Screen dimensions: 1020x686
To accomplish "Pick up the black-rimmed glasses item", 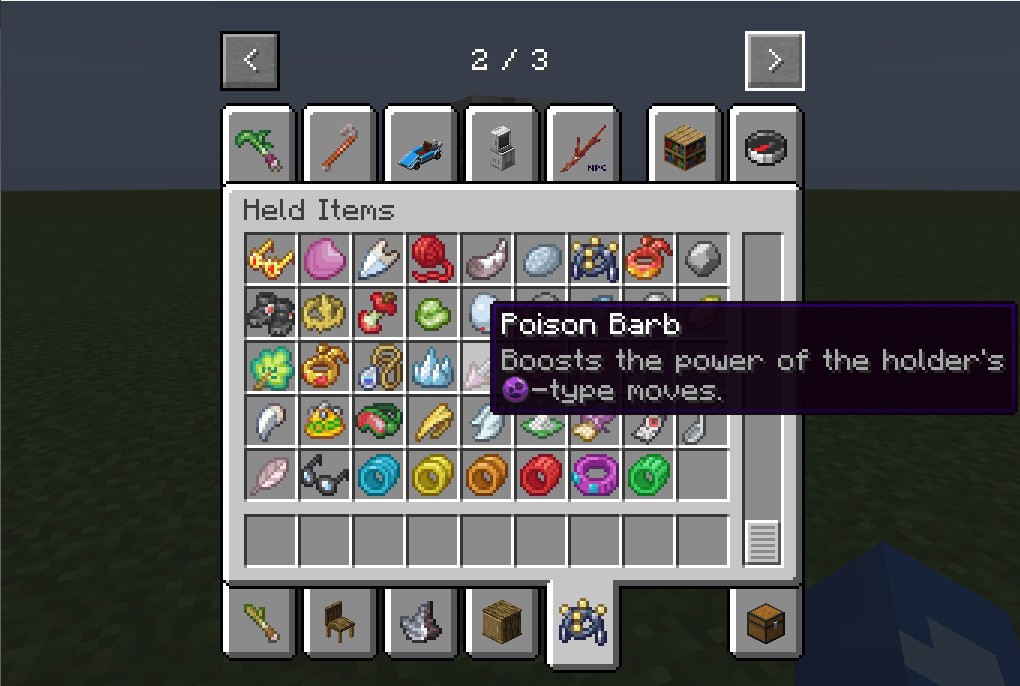I will (x=325, y=475).
